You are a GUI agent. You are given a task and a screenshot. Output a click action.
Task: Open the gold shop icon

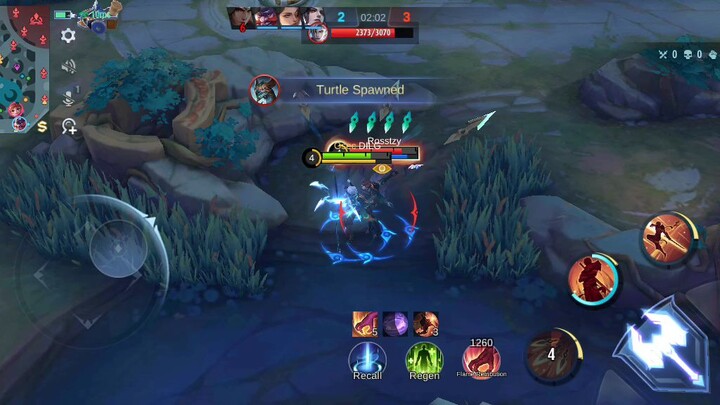[42, 126]
